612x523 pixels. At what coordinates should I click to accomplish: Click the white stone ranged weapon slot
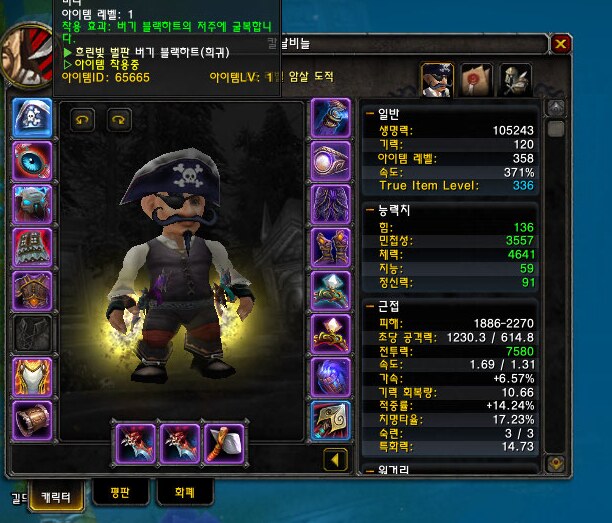click(x=225, y=442)
